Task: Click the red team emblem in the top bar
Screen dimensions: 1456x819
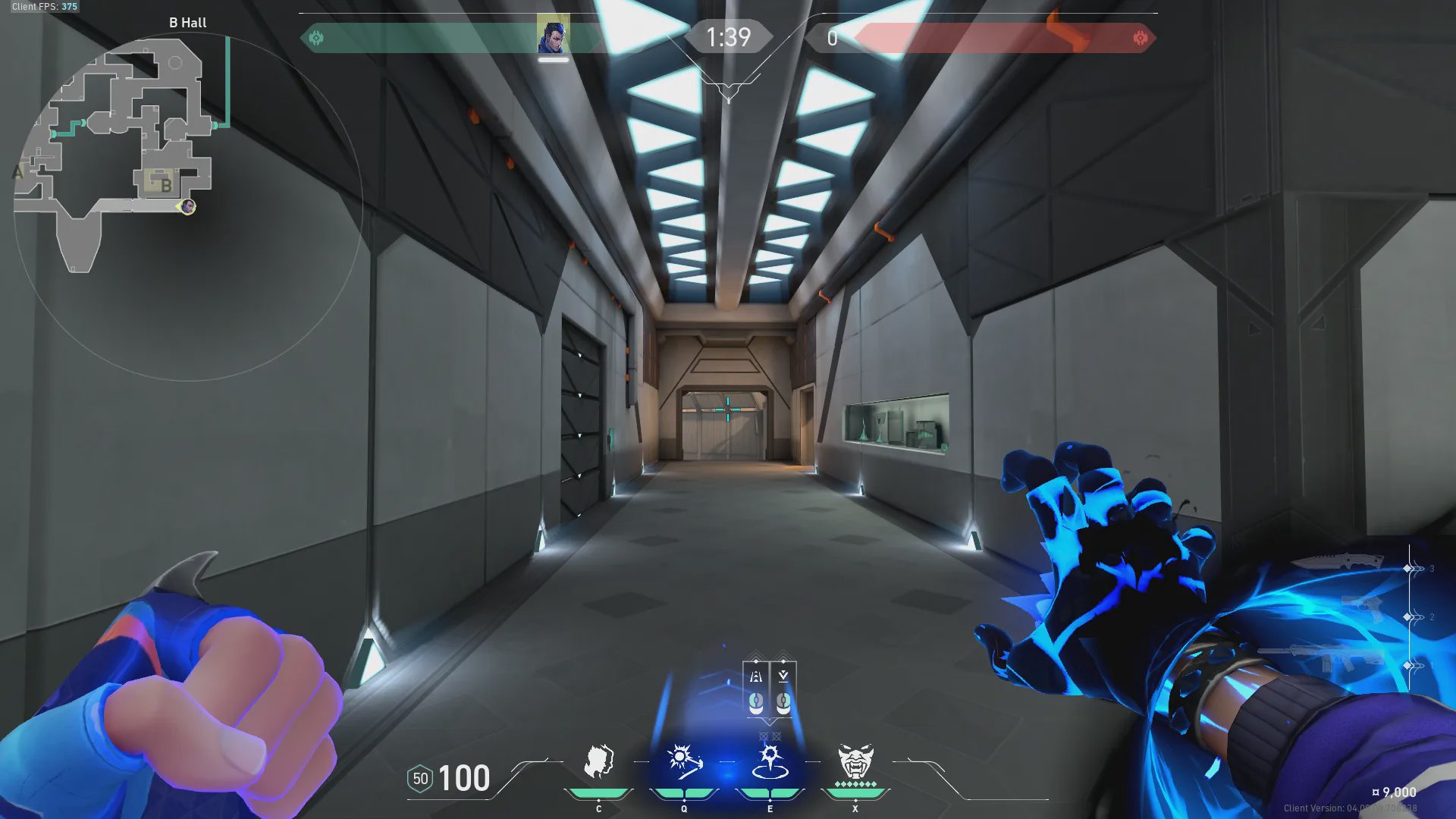Action: [x=1140, y=38]
